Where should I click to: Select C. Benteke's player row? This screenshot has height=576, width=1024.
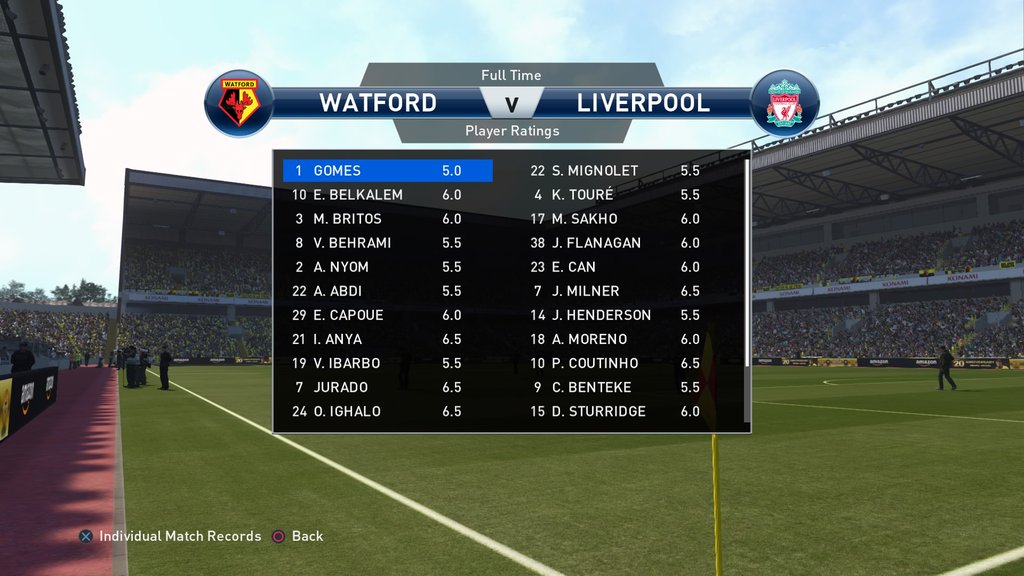[x=614, y=387]
